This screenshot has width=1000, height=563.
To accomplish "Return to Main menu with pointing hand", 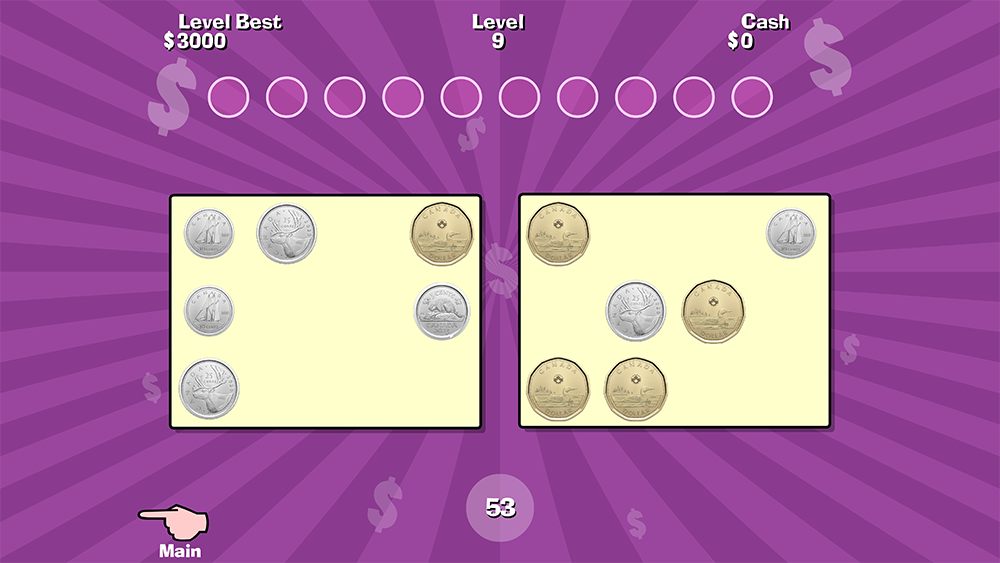I will [x=176, y=527].
